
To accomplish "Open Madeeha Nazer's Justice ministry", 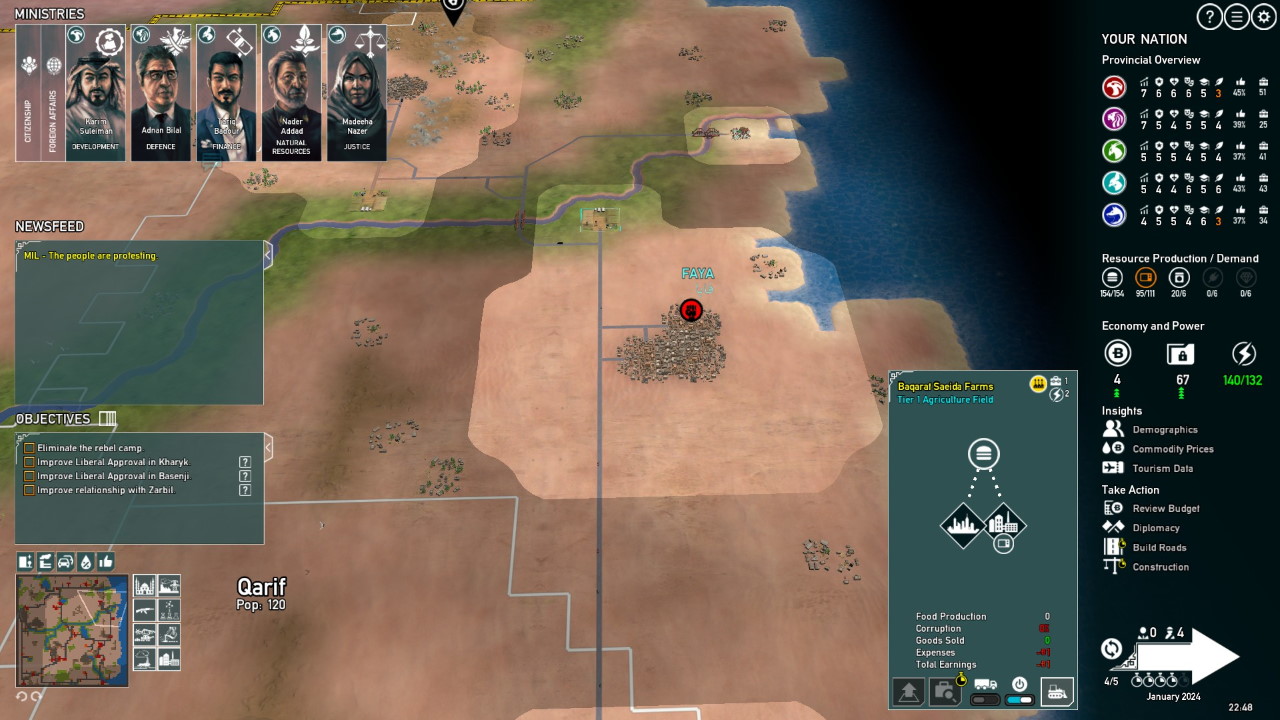I will [x=357, y=93].
